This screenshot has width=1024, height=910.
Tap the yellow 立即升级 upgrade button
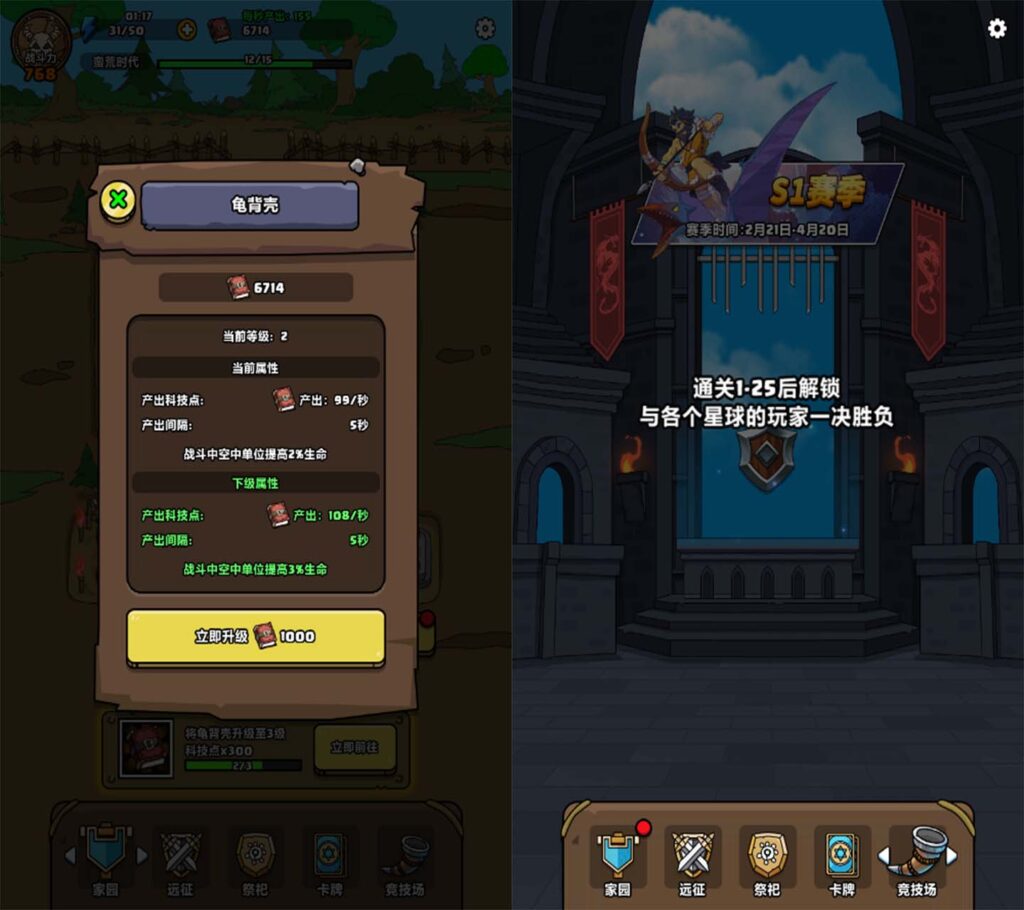pos(256,636)
